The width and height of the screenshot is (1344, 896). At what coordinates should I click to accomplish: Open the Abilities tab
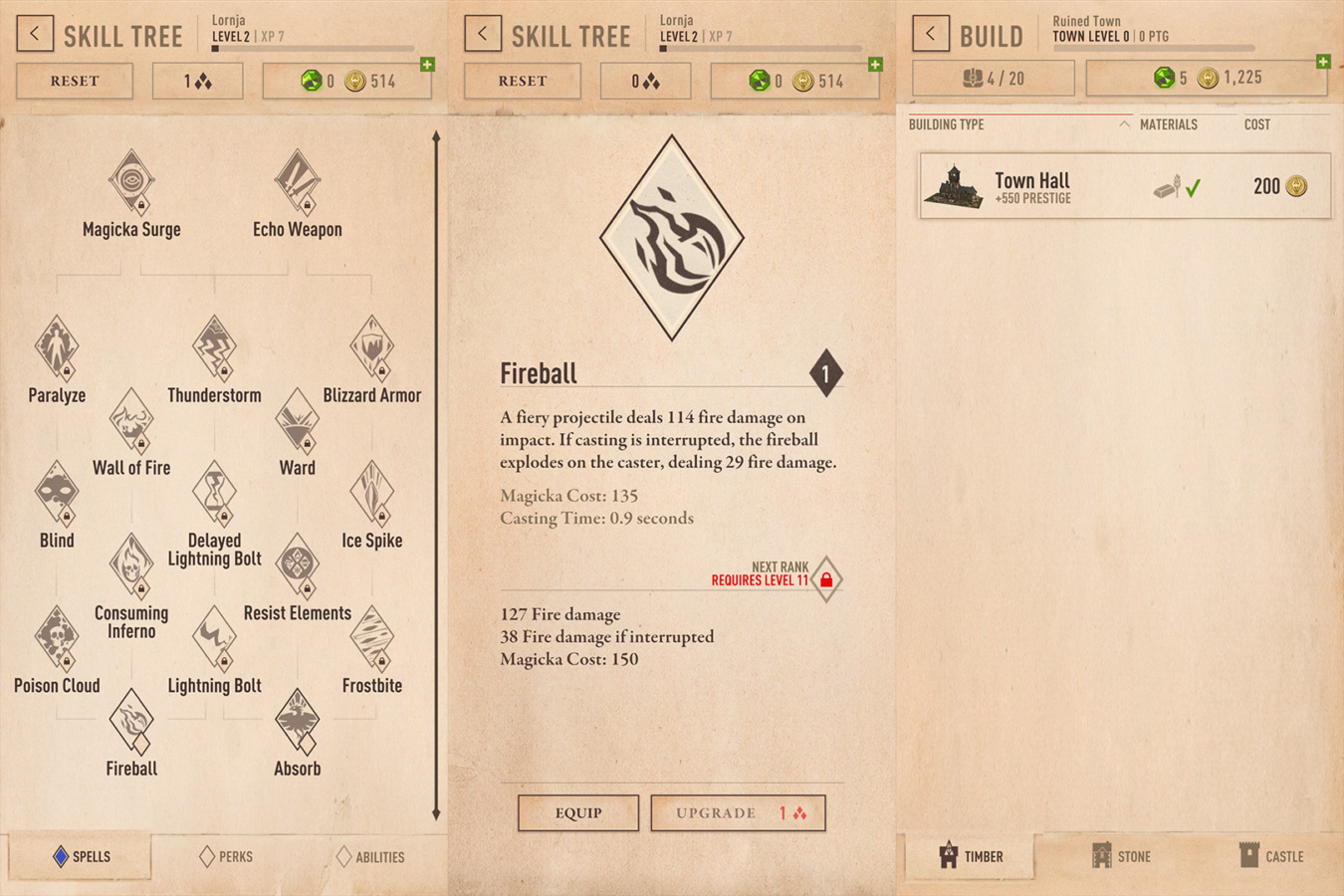[371, 857]
